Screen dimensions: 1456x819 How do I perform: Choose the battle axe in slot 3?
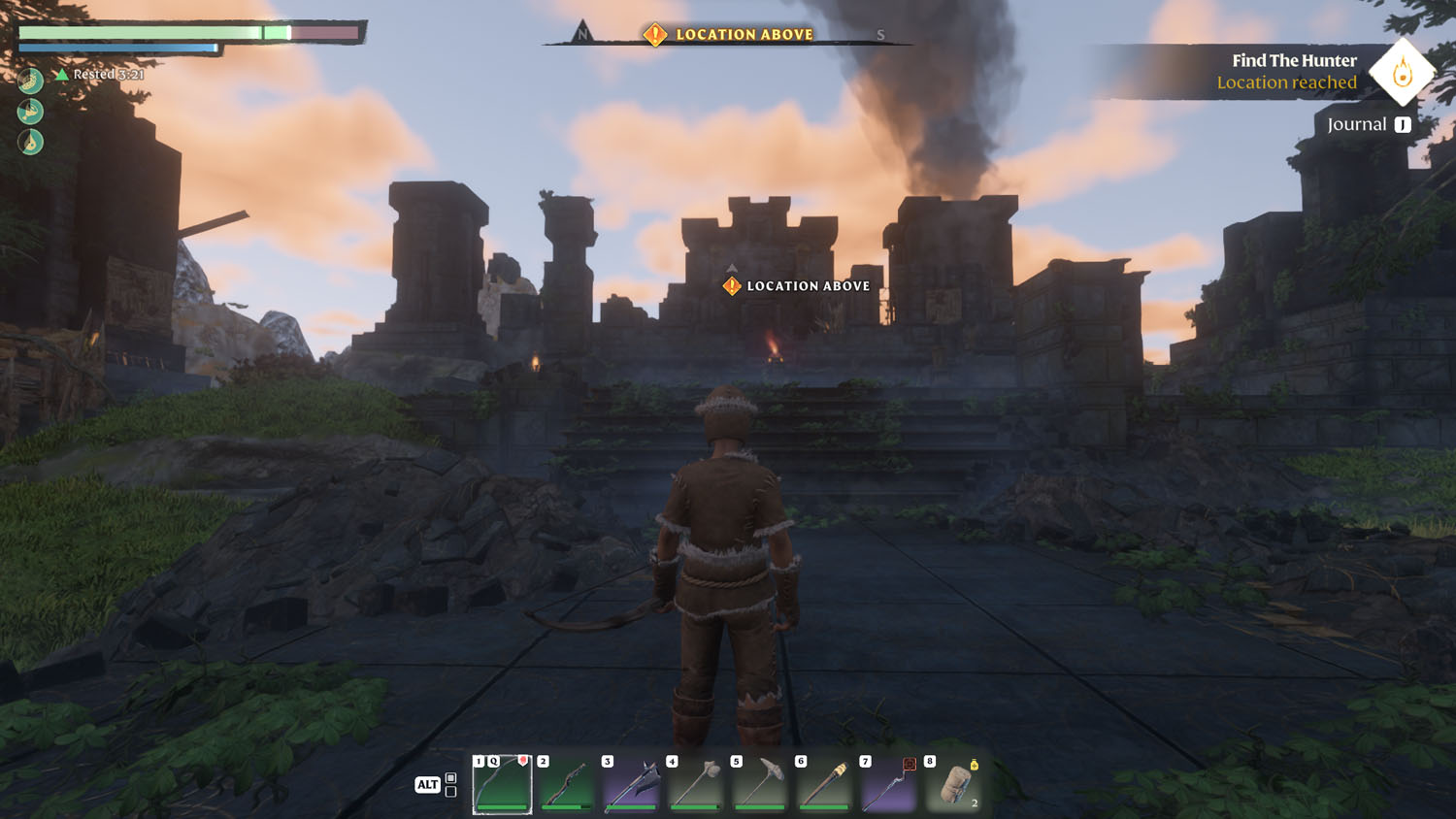pos(631,784)
